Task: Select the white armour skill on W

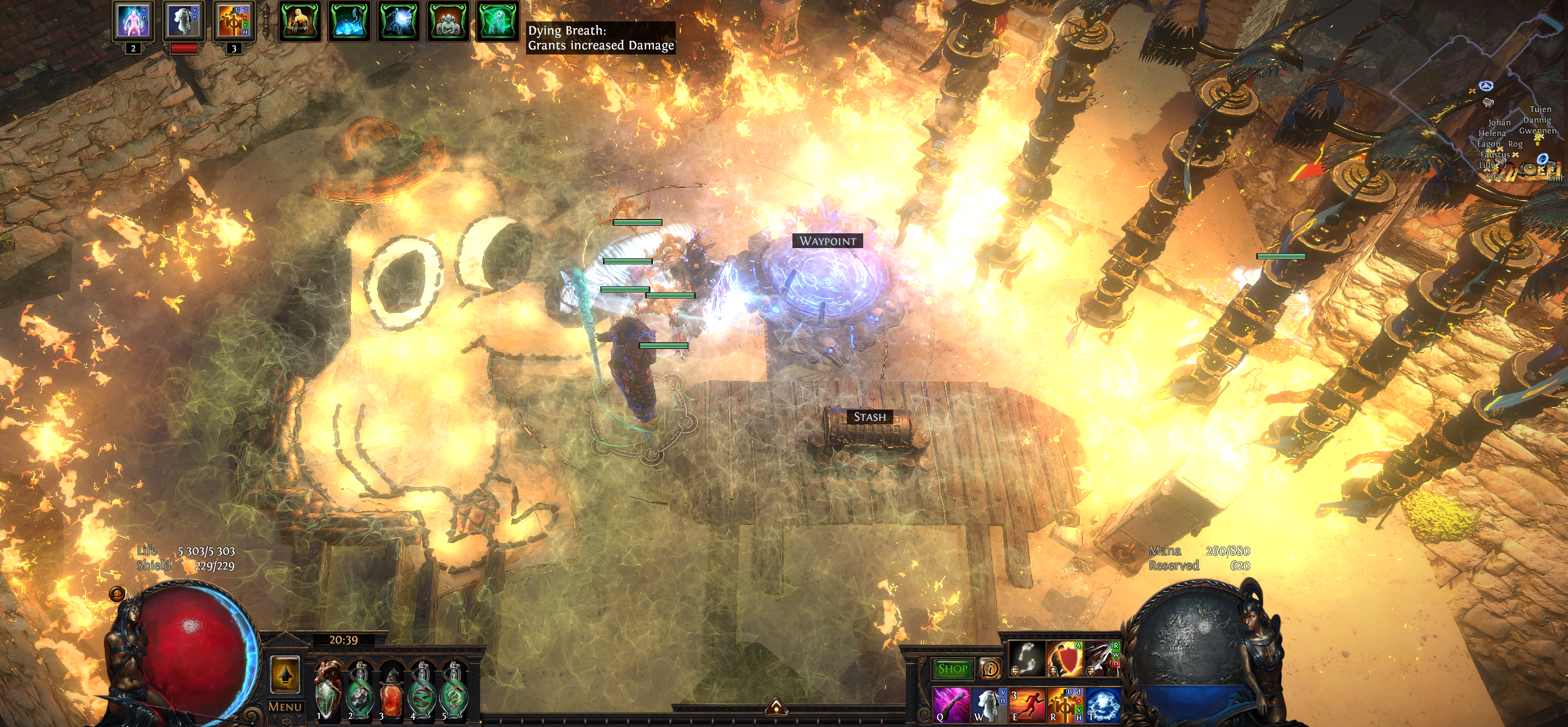Action: [988, 705]
